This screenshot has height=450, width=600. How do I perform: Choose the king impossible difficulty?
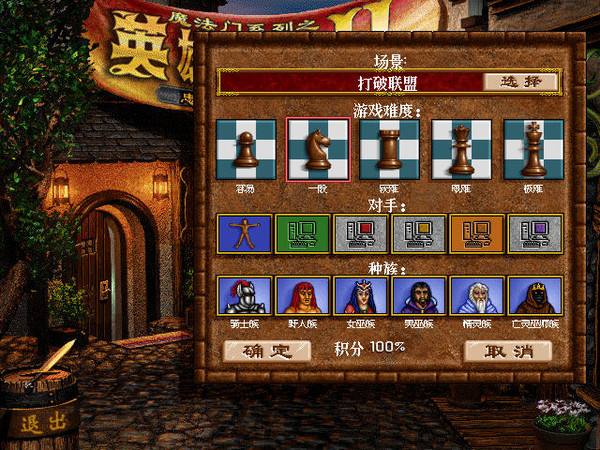click(533, 149)
